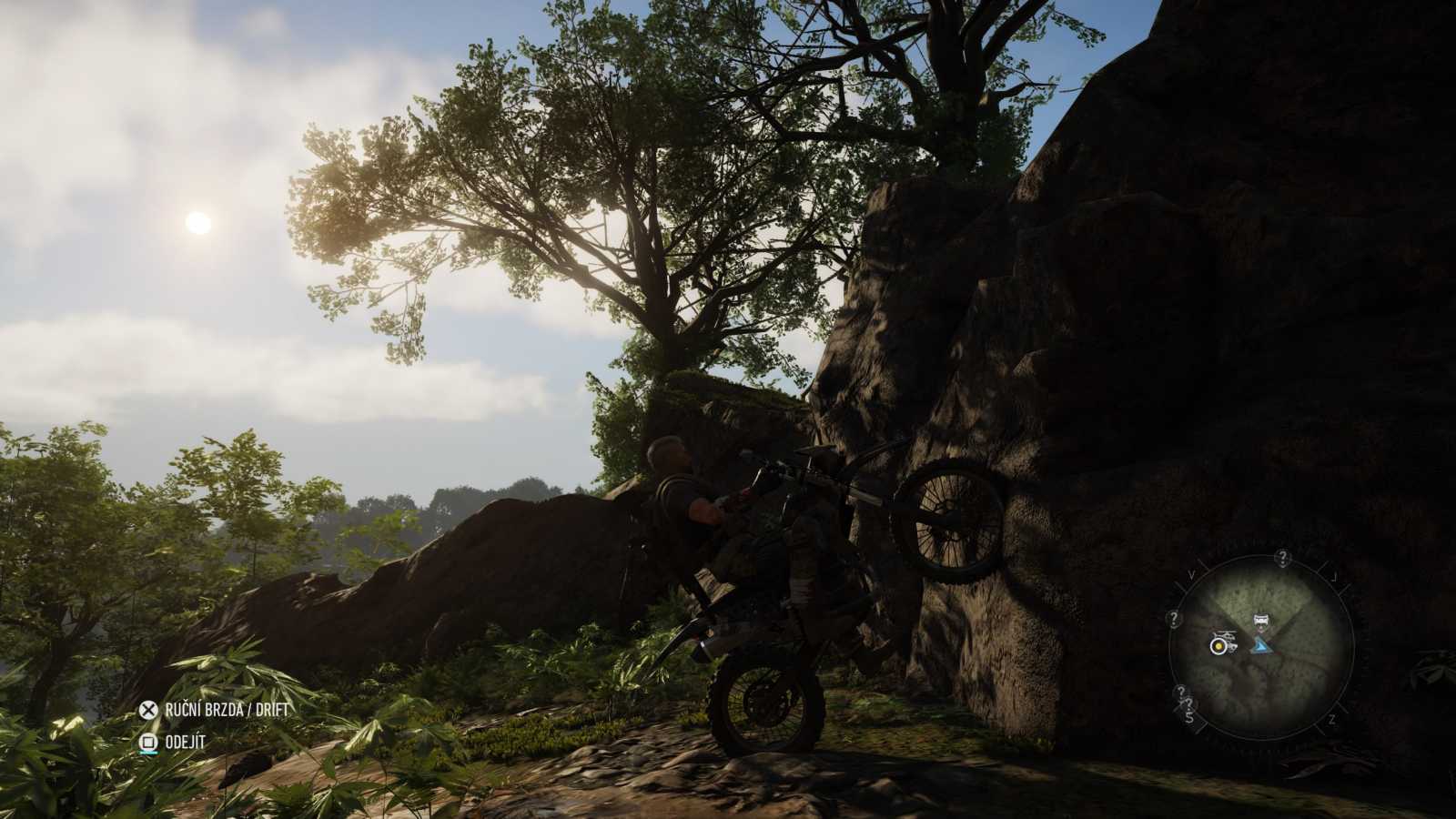Viewport: 1456px width, 819px height.
Task: Select the yellow waypoint circle near the helicopter marker
Action: pos(1218,646)
